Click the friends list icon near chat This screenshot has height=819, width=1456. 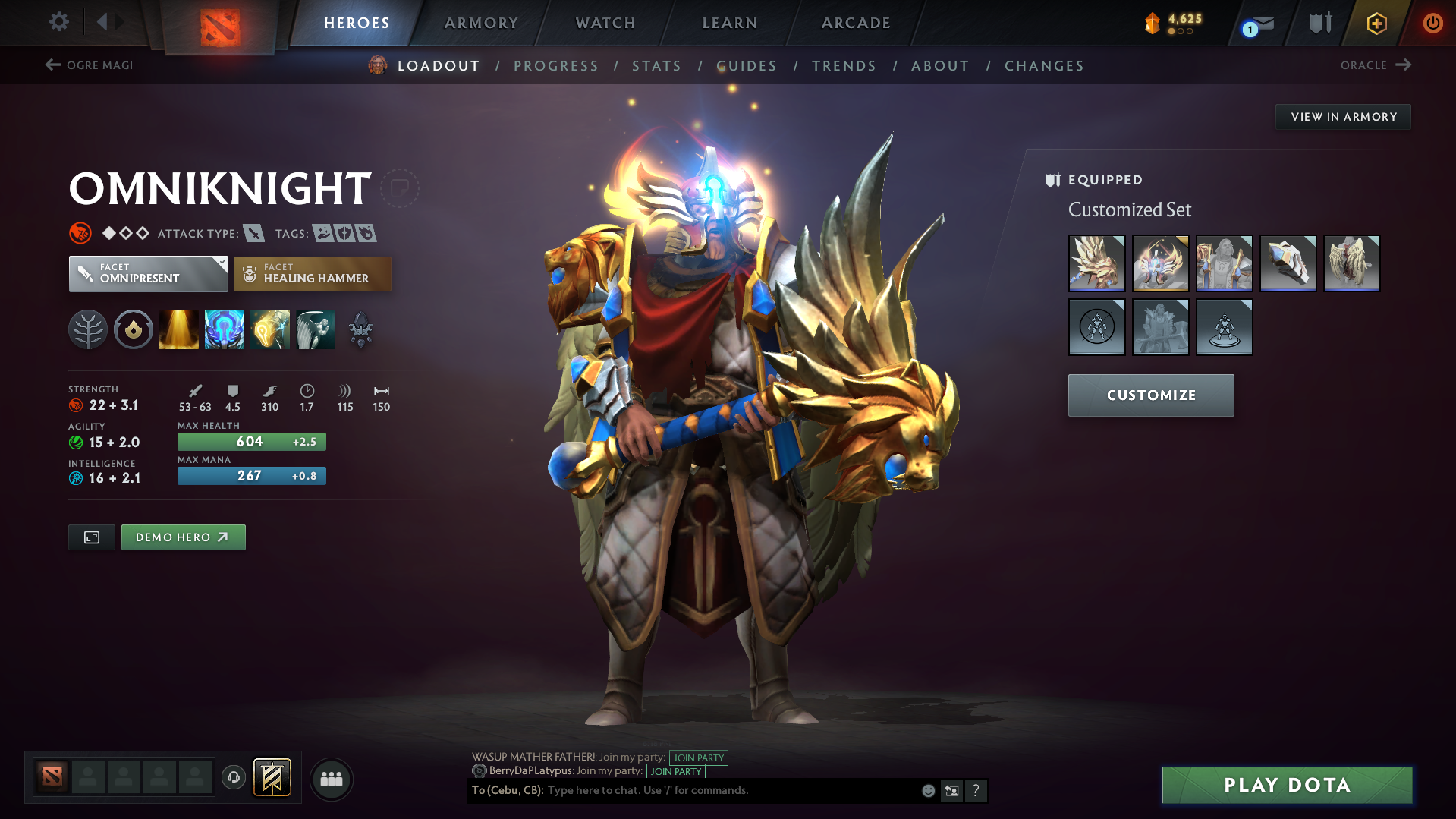[x=331, y=779]
